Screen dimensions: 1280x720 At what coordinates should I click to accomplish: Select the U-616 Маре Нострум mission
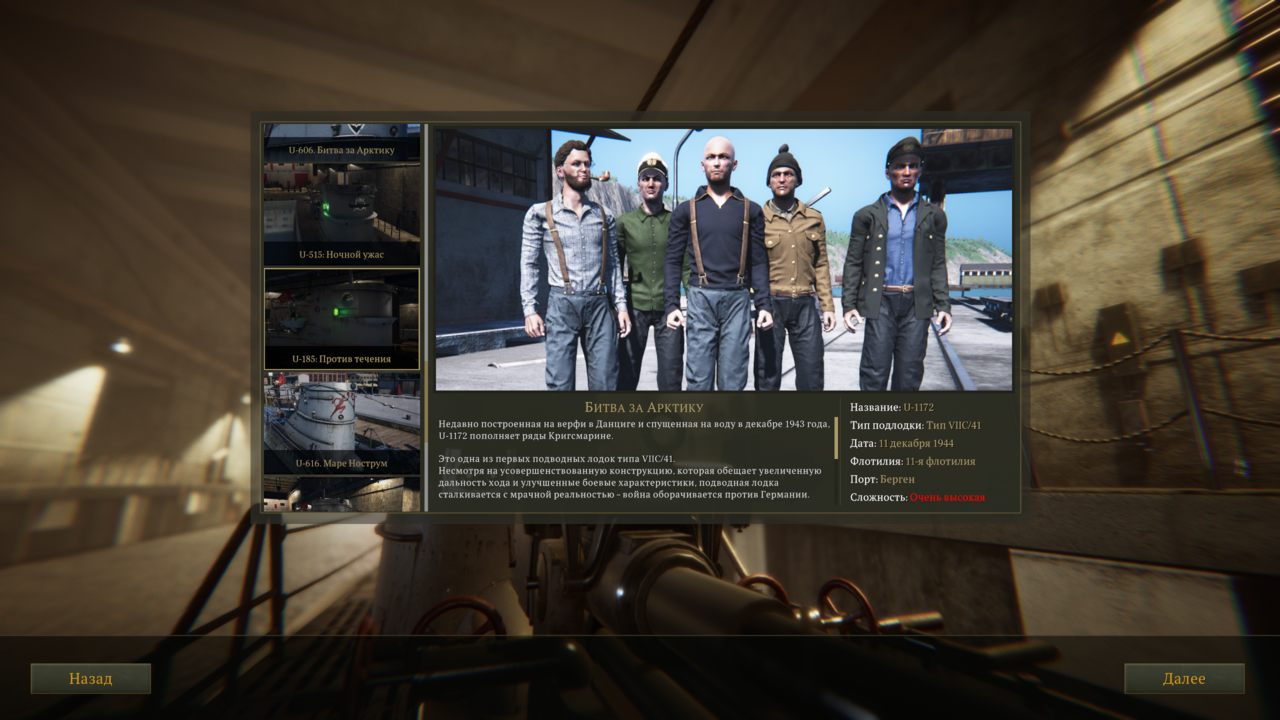point(342,423)
